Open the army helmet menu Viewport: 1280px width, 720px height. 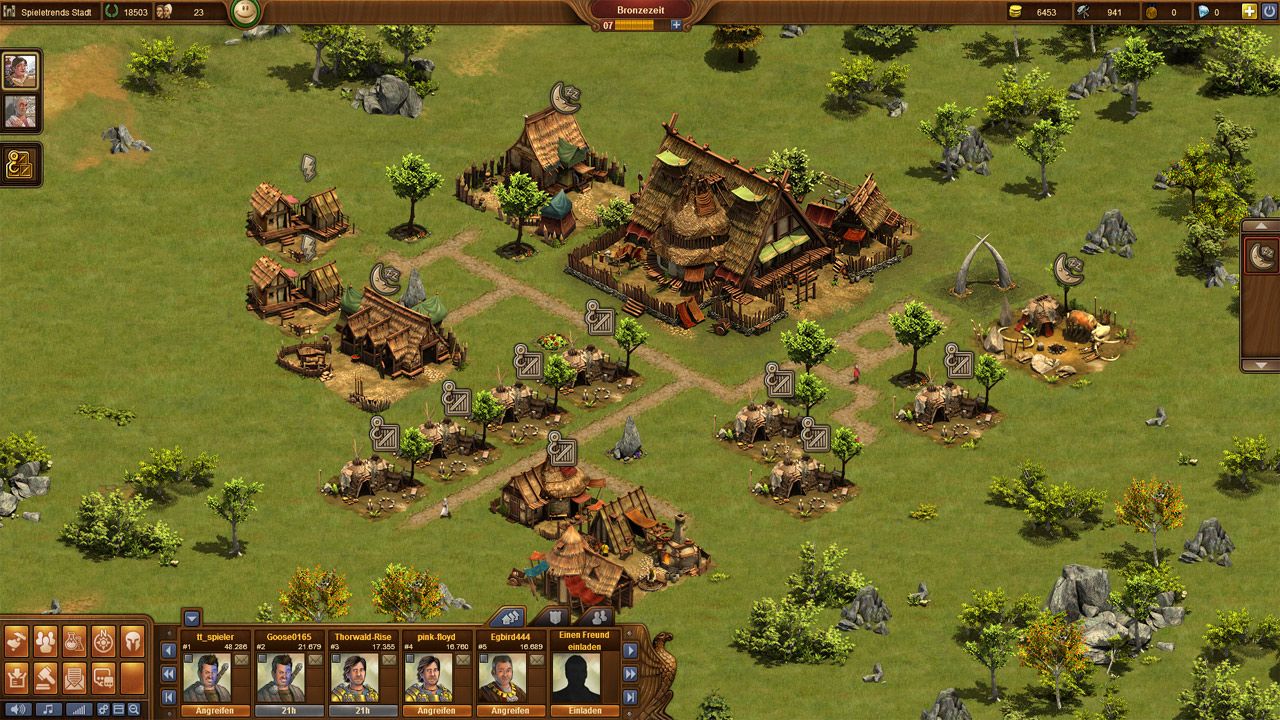132,641
